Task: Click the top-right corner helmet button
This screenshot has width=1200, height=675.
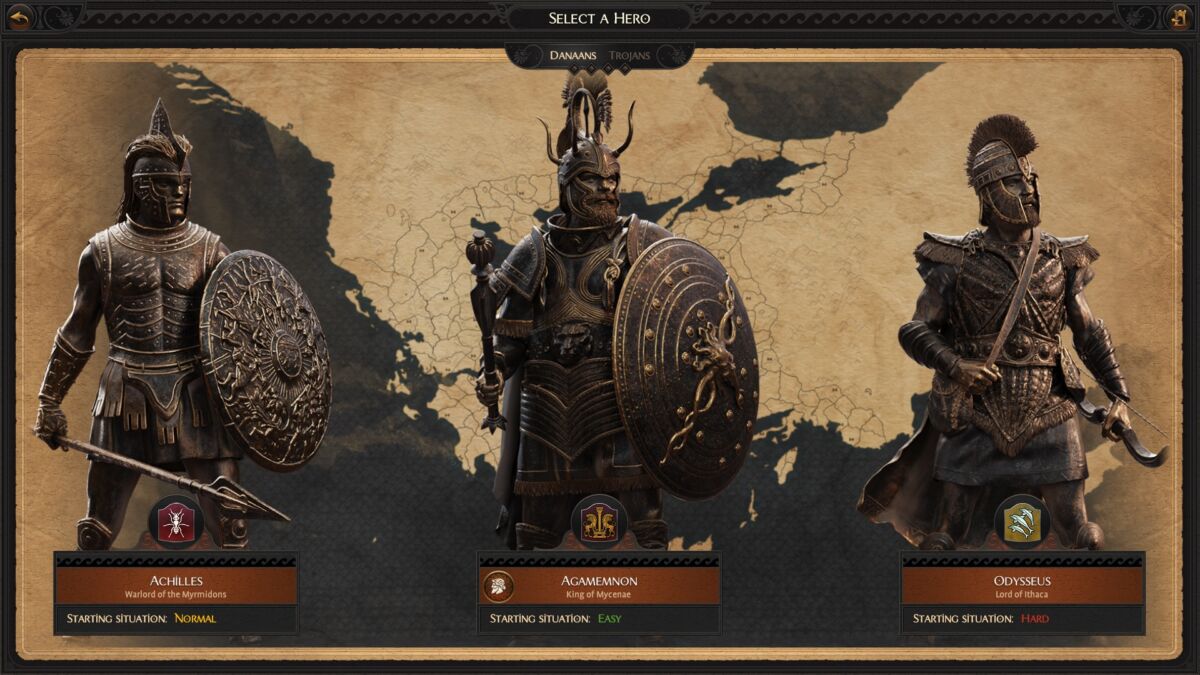Action: click(x=1179, y=17)
